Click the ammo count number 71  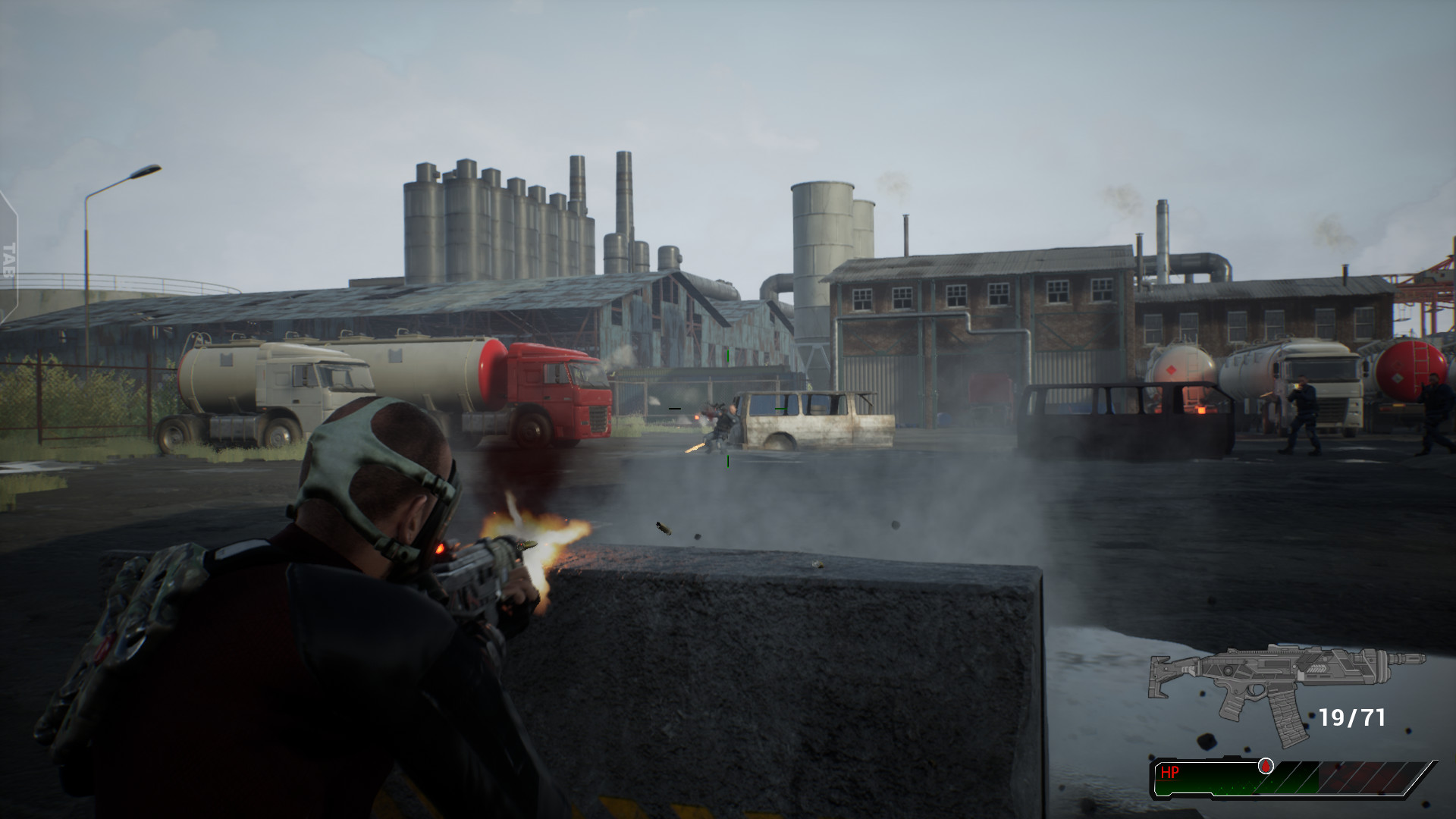1373,717
